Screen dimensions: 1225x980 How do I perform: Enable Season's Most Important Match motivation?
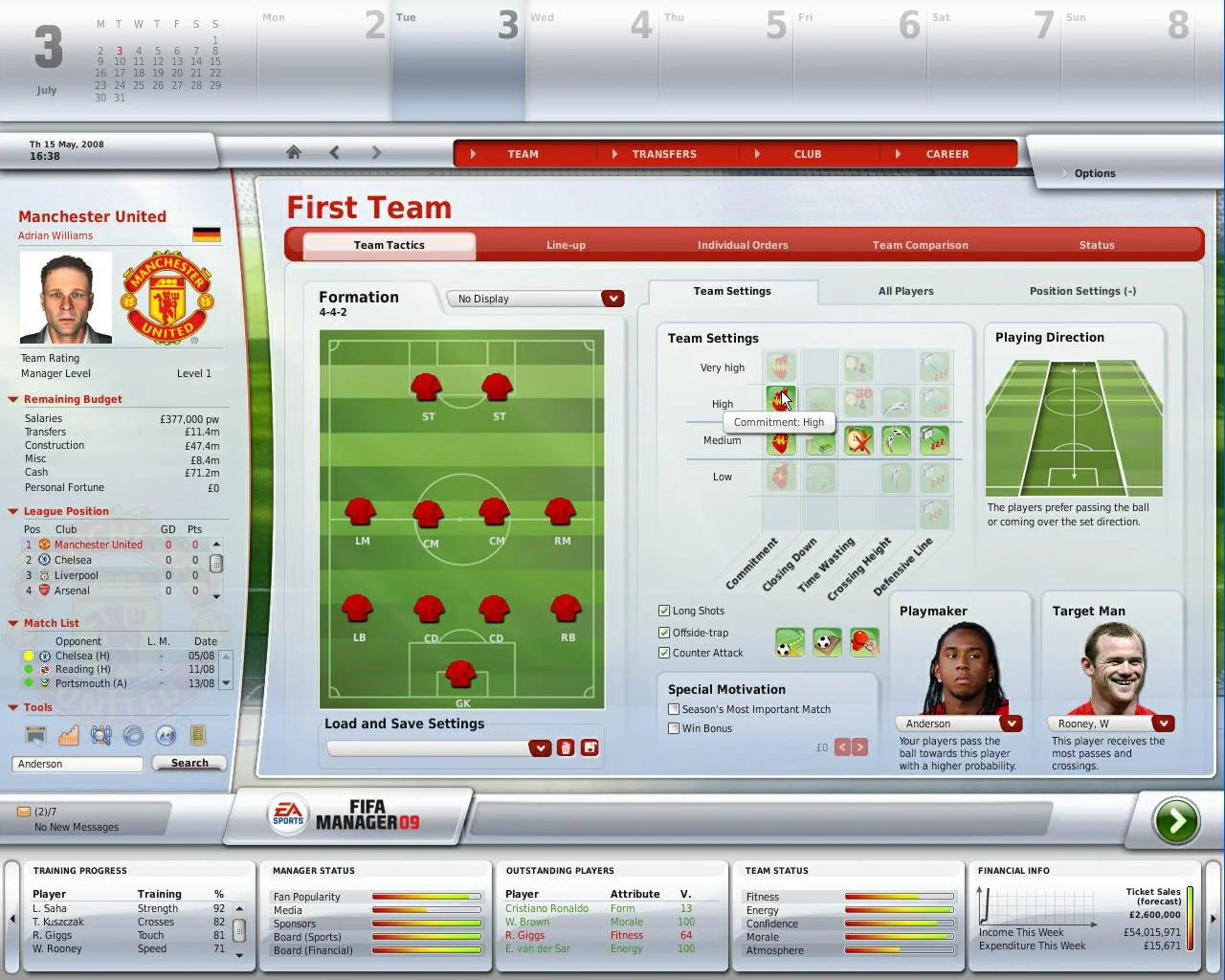pyautogui.click(x=674, y=709)
